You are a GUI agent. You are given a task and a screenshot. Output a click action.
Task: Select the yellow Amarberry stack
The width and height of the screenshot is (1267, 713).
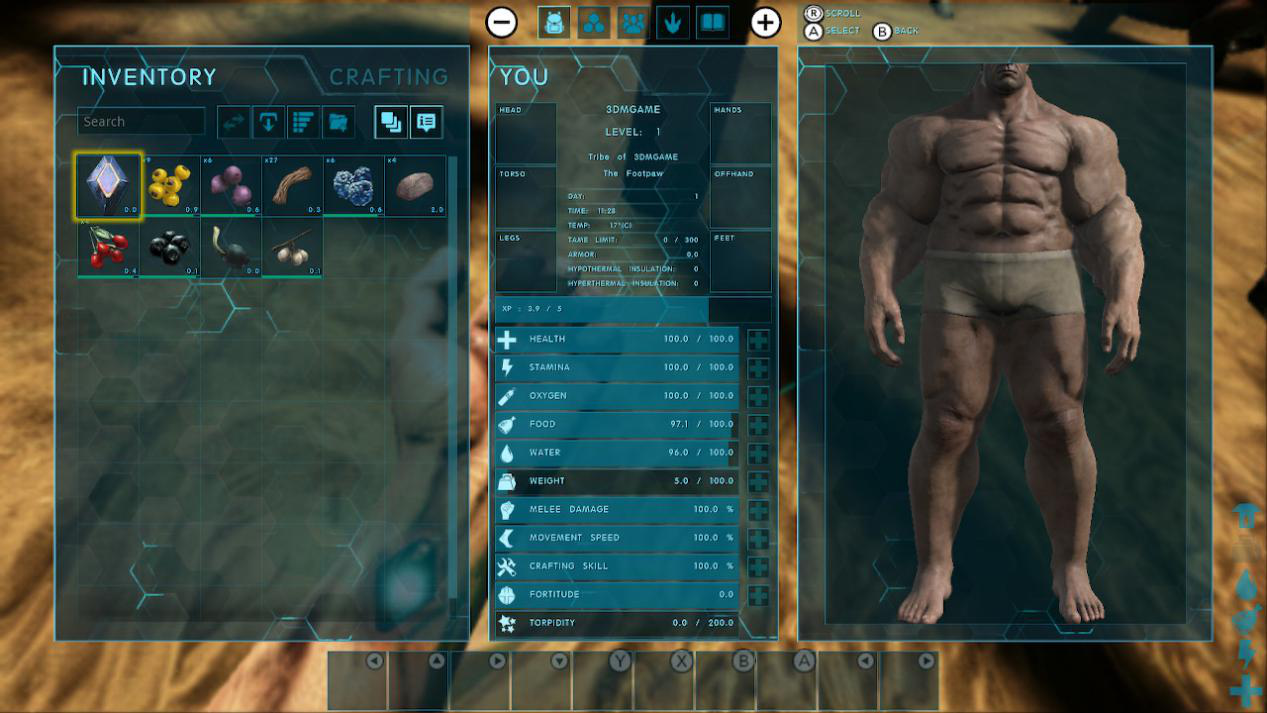coord(170,186)
